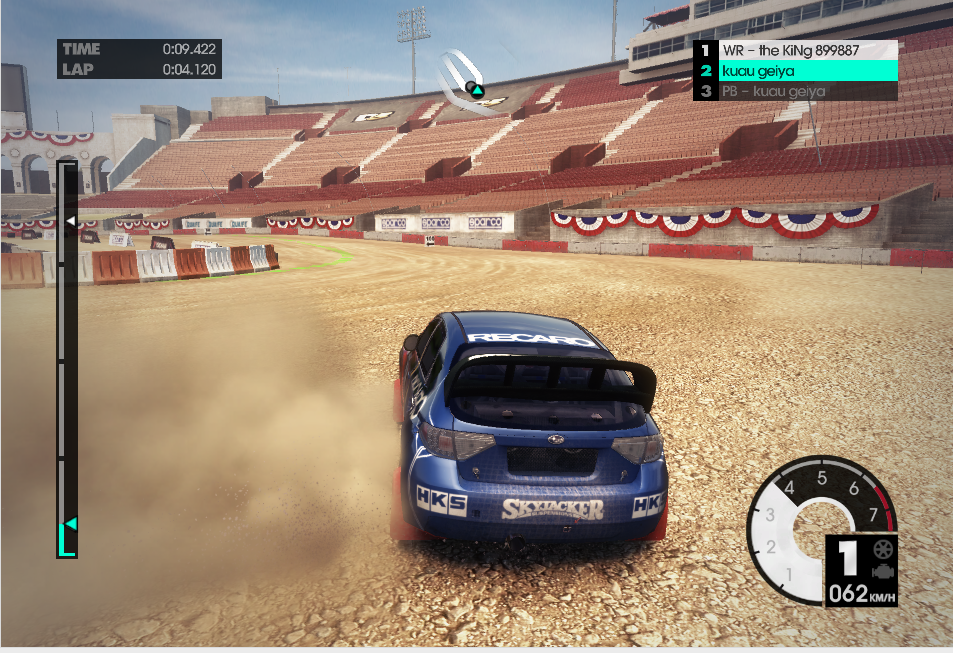Select the WR – the KiNg 899887 leaderboard row

coord(796,50)
